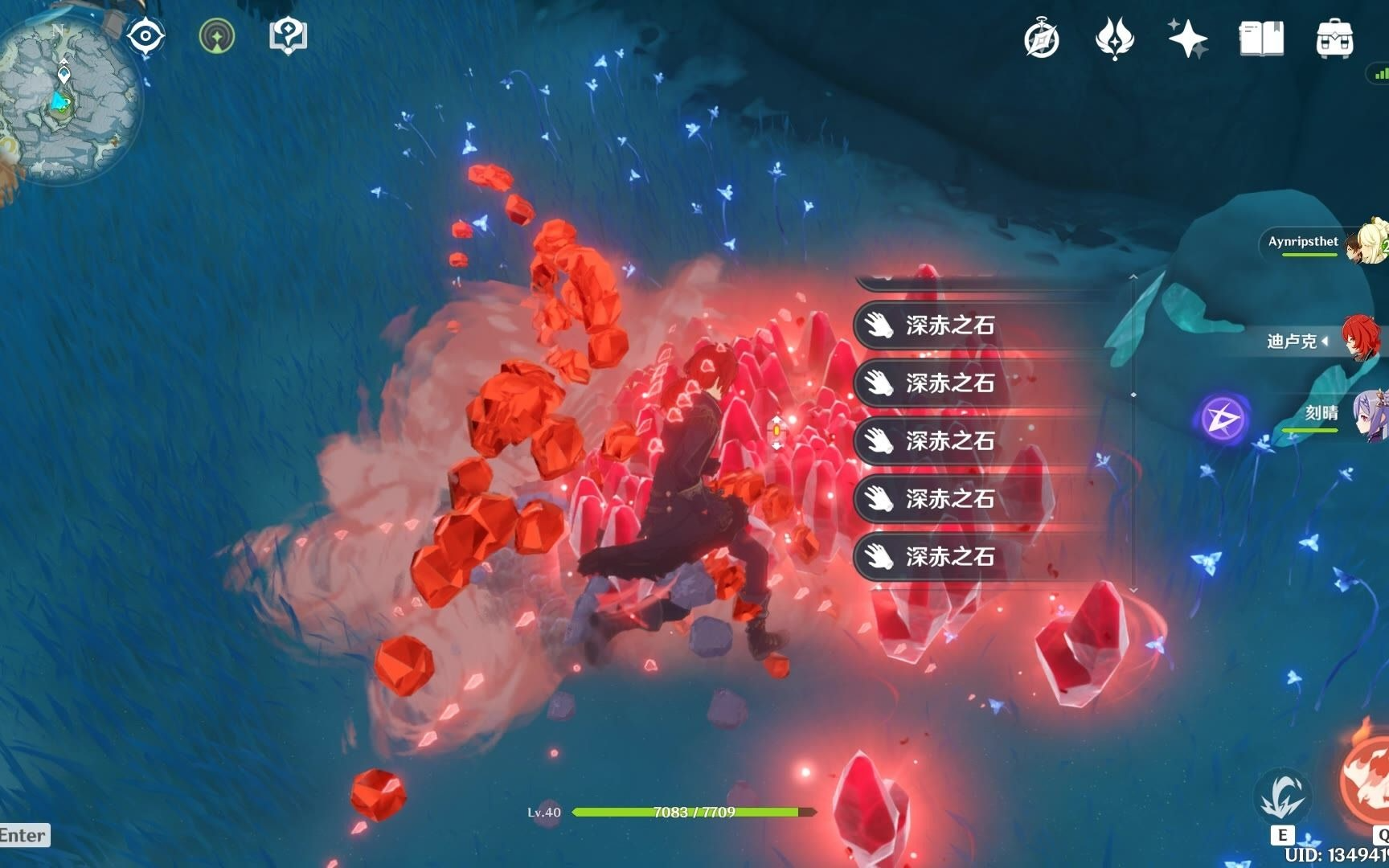Open the backpack inventory icon
This screenshot has width=1389, height=868.
1334,39
